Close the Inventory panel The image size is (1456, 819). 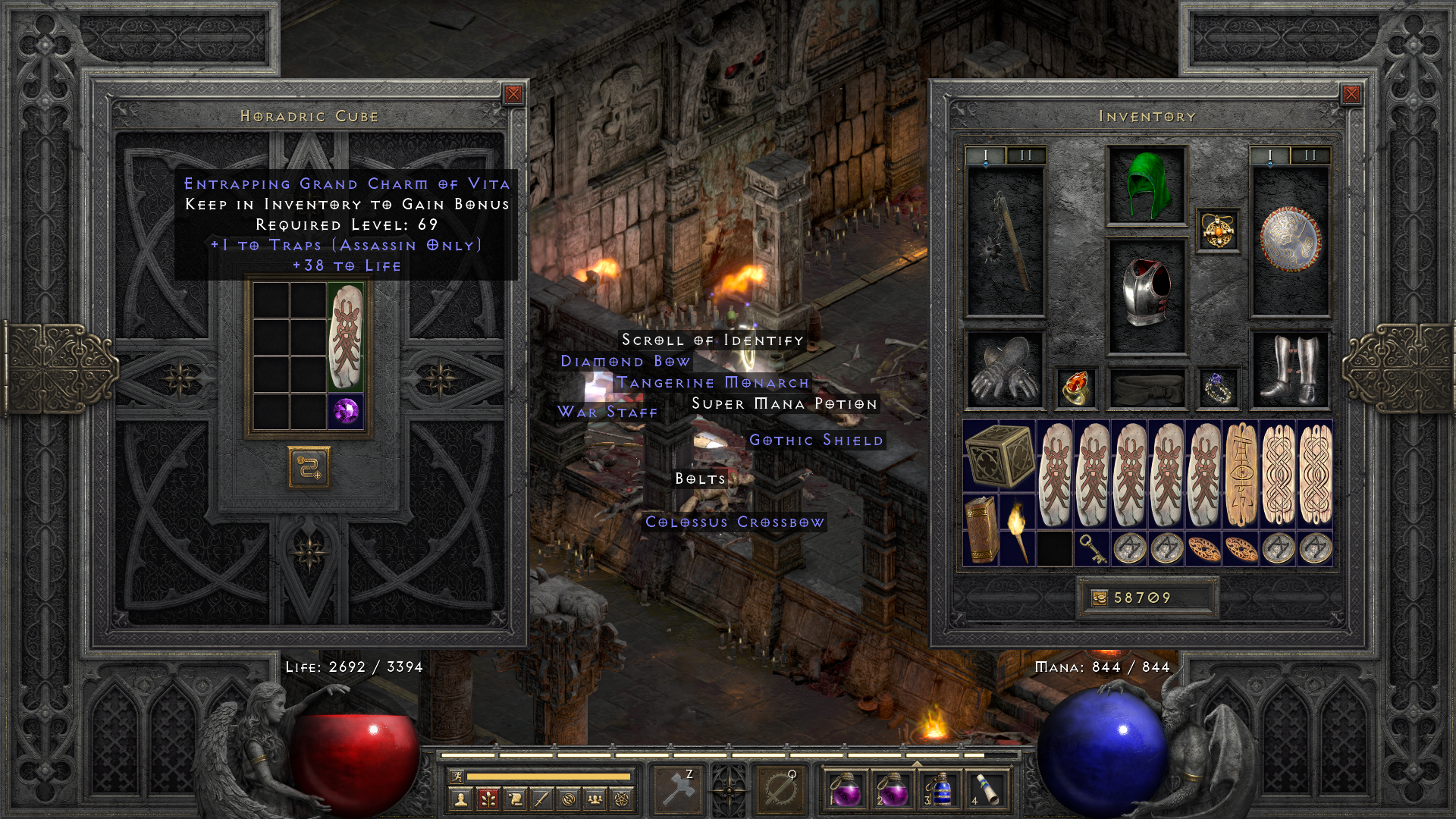pos(1351,94)
